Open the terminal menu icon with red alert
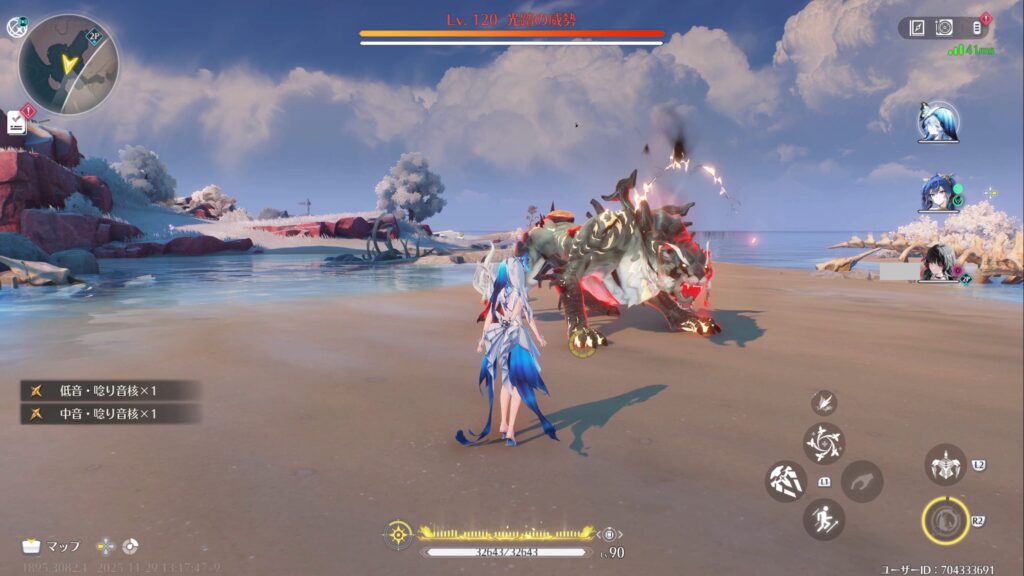Image resolution: width=1024 pixels, height=576 pixels. [977, 28]
